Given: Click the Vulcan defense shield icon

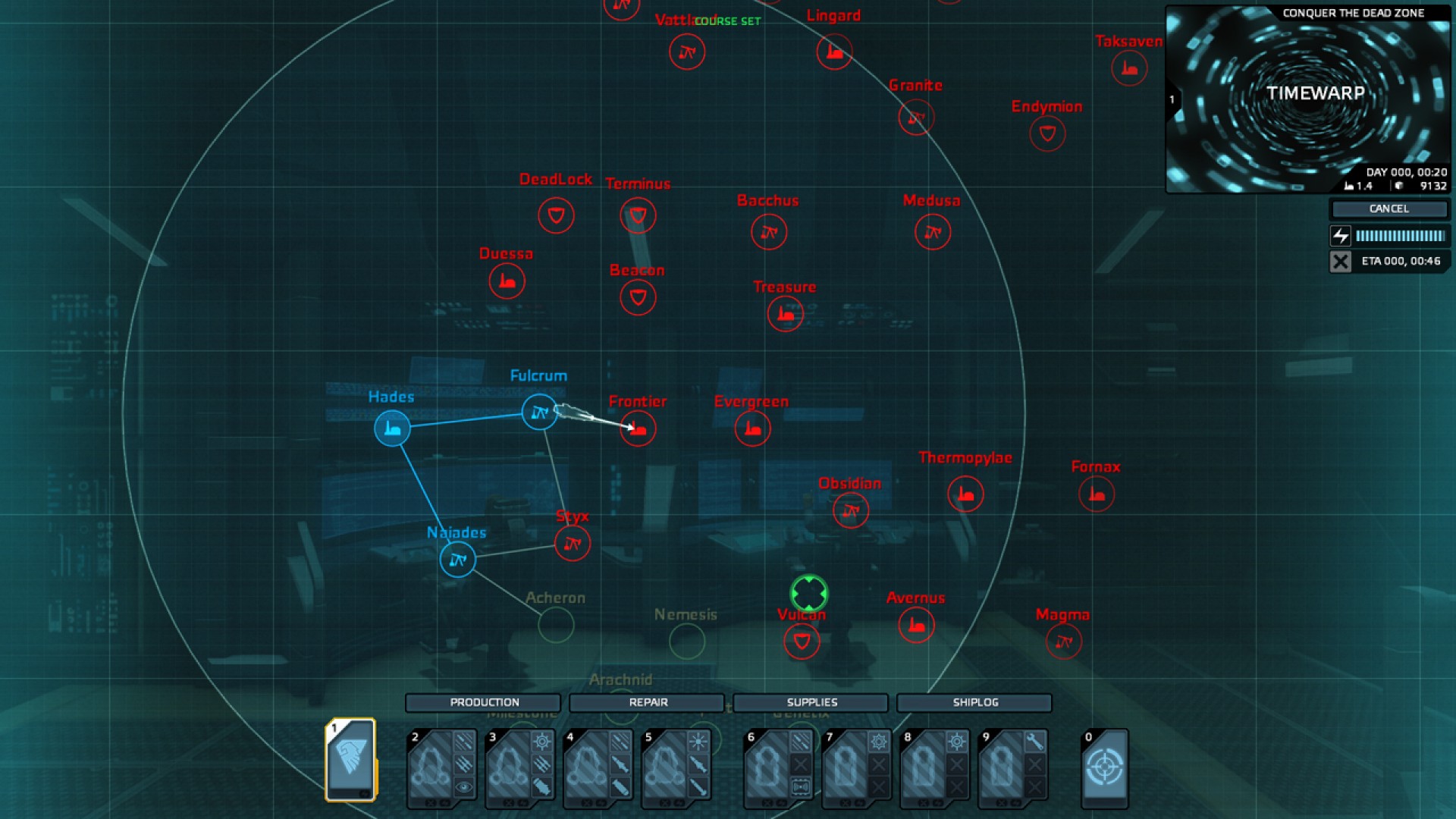Looking at the screenshot, I should (x=802, y=641).
